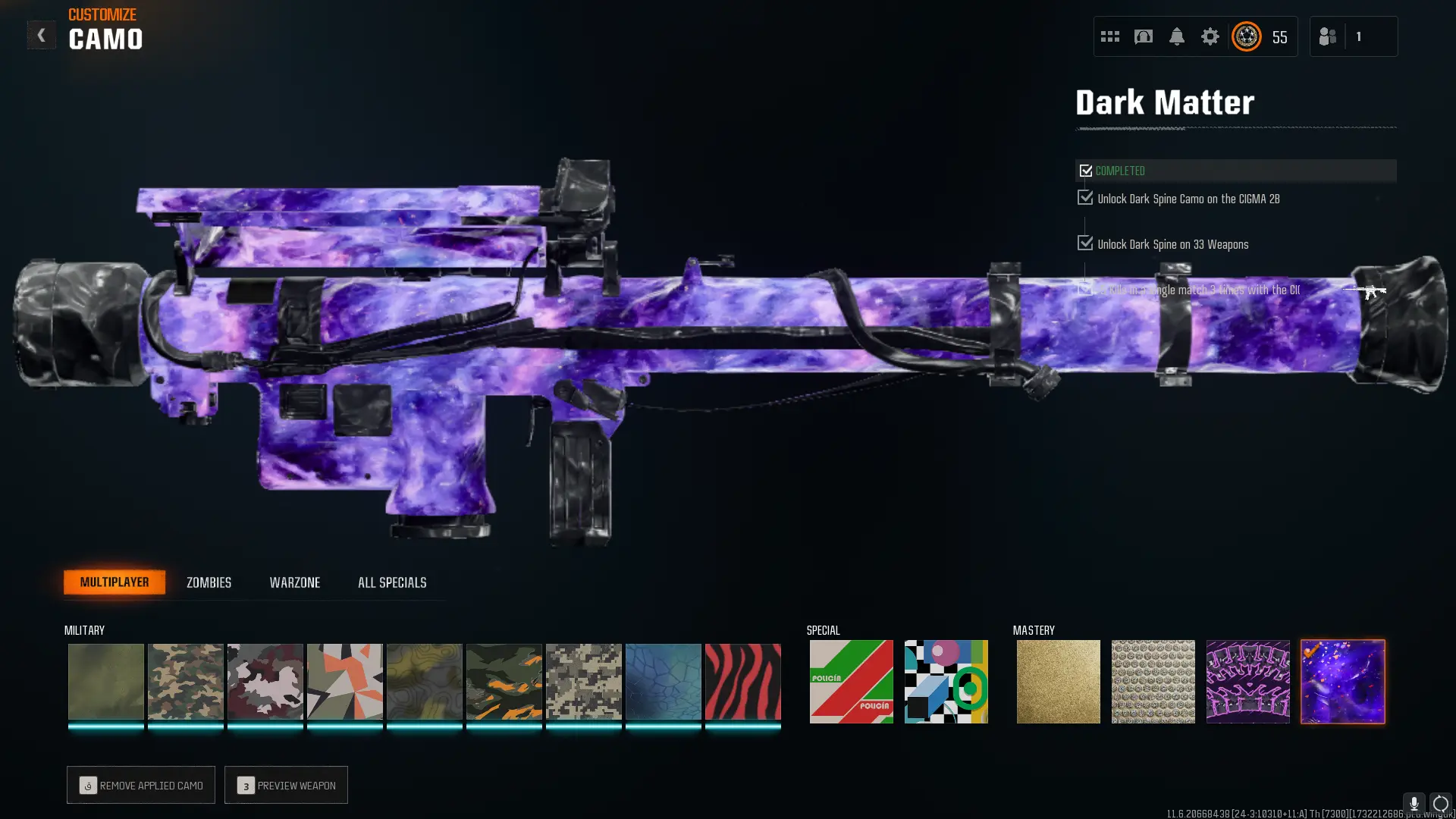Open the social friends panel
The width and height of the screenshot is (1456, 819).
click(x=1327, y=36)
